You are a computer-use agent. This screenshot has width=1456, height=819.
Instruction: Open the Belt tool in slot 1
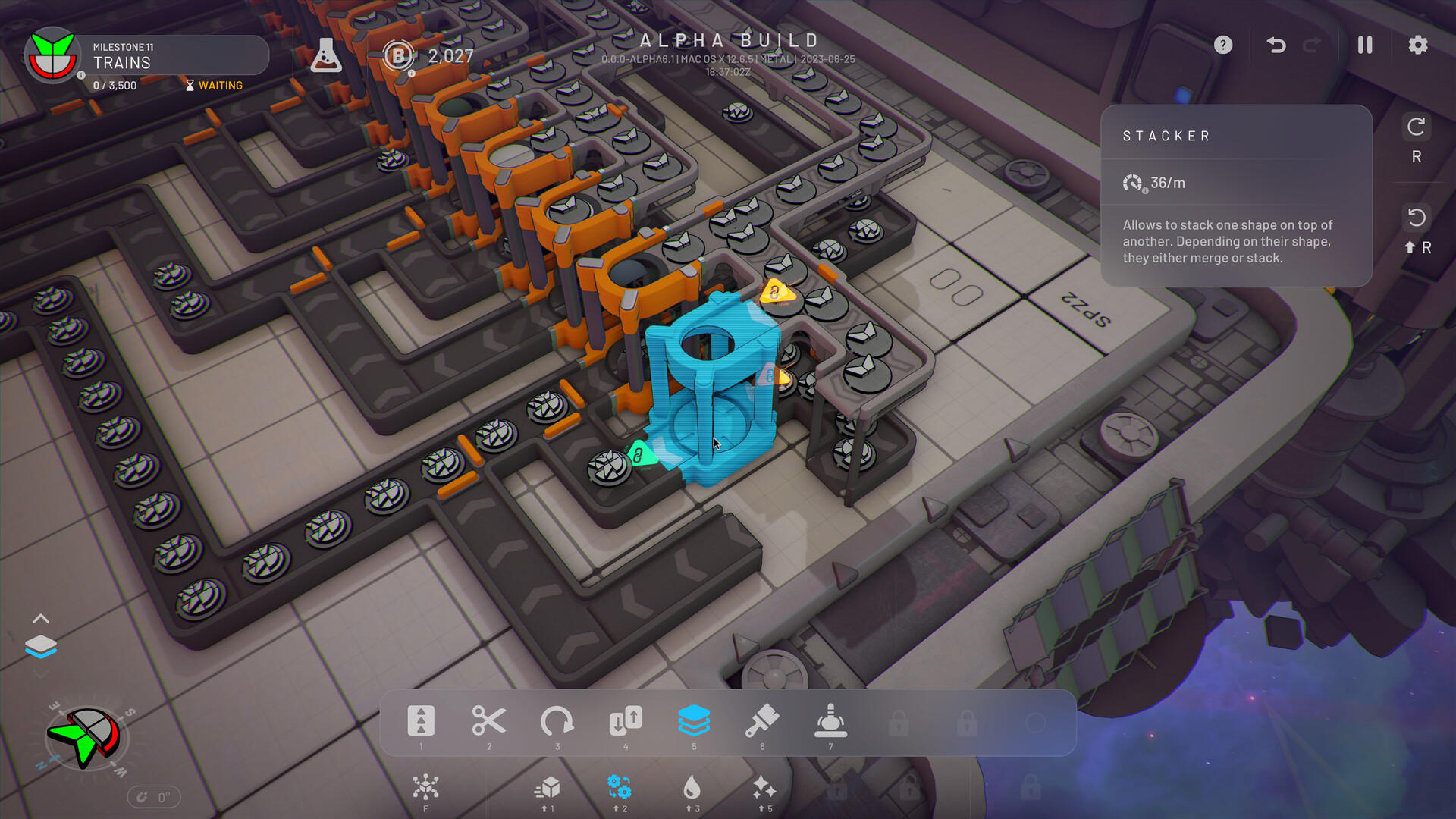pos(421,720)
